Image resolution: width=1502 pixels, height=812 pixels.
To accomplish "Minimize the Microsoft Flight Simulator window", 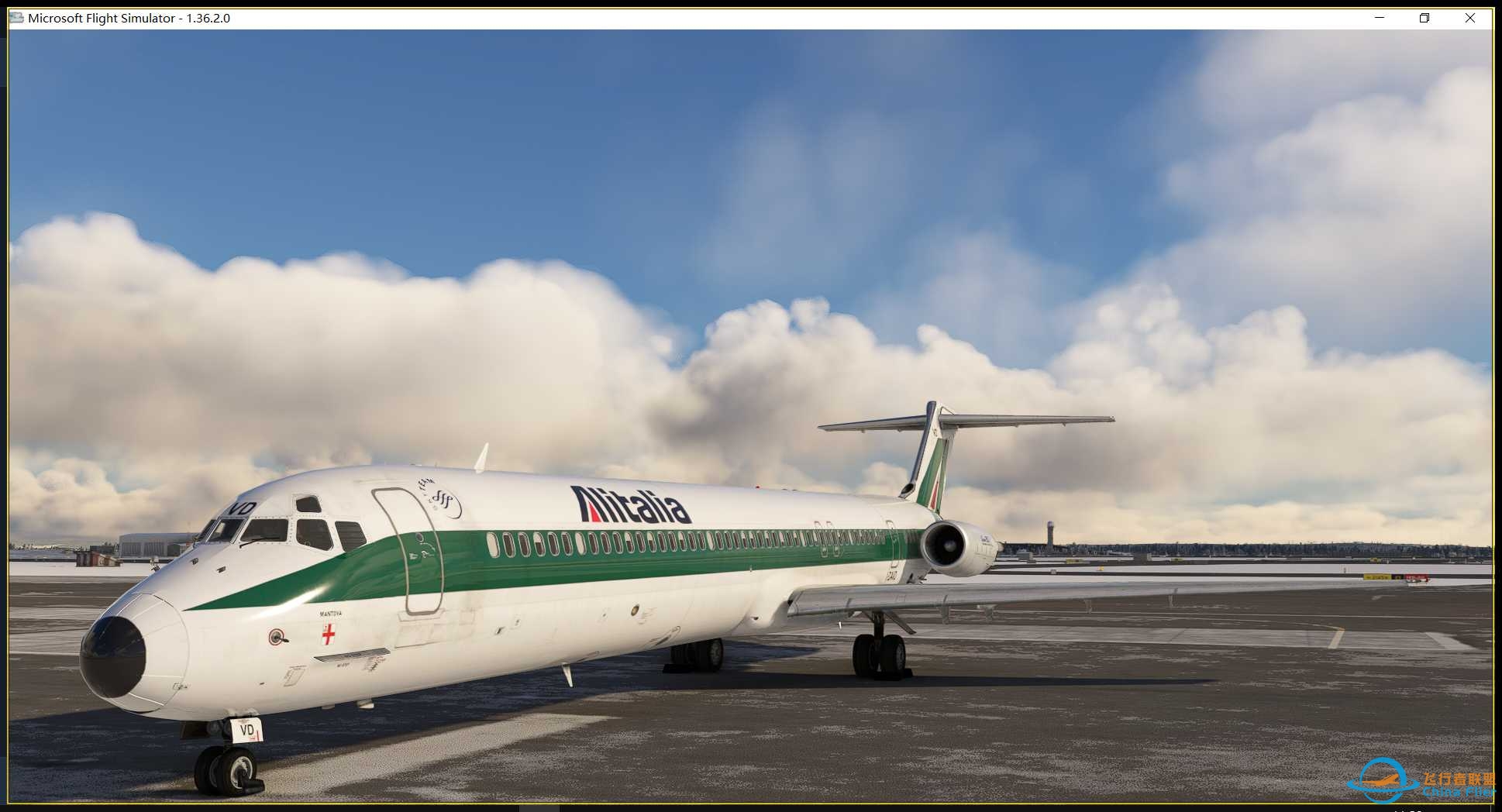I will click(x=1379, y=17).
